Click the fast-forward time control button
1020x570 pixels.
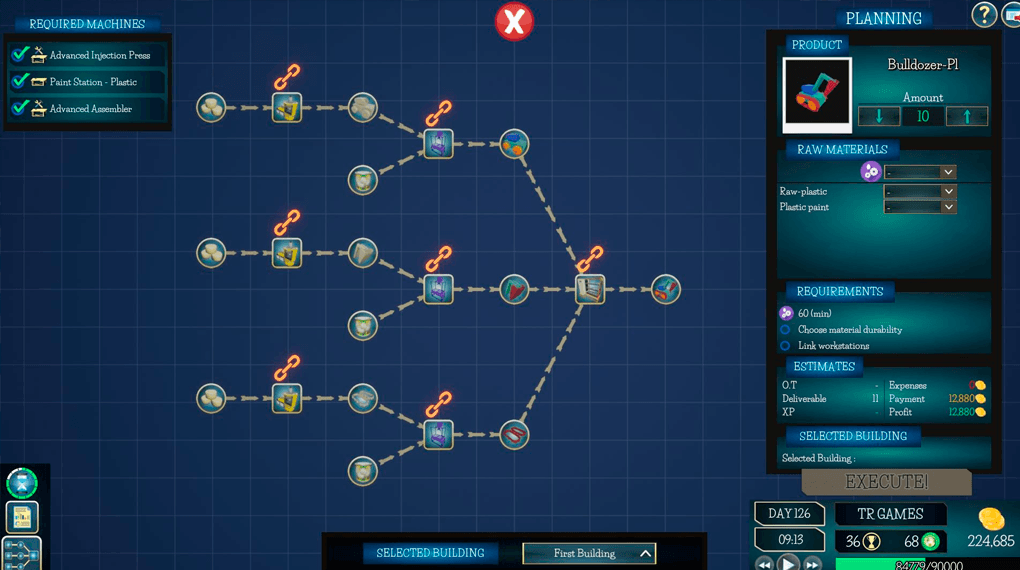[x=812, y=564]
